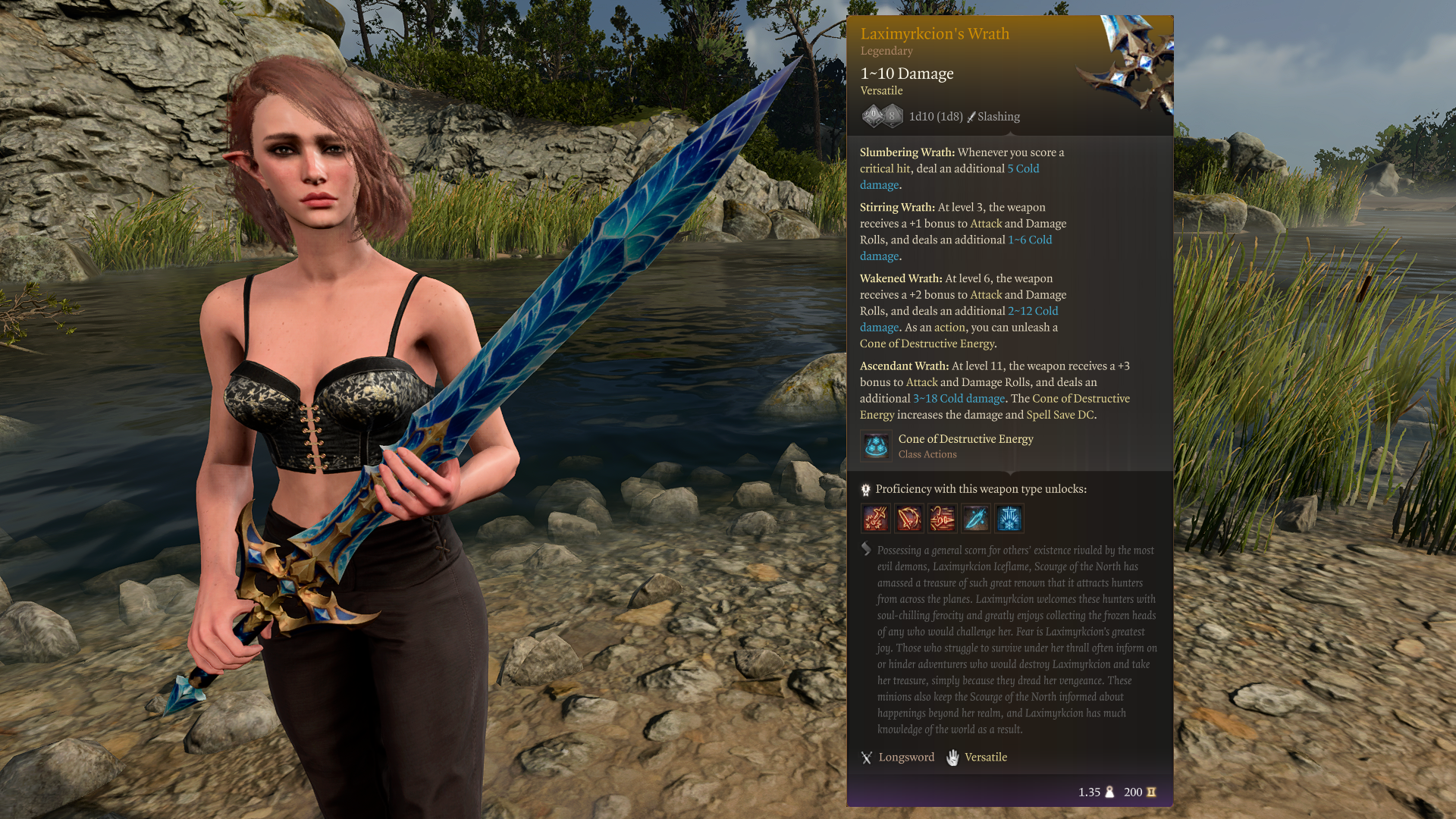Select the Rush Attack charging action icon
The image size is (1456, 819).
(943, 519)
